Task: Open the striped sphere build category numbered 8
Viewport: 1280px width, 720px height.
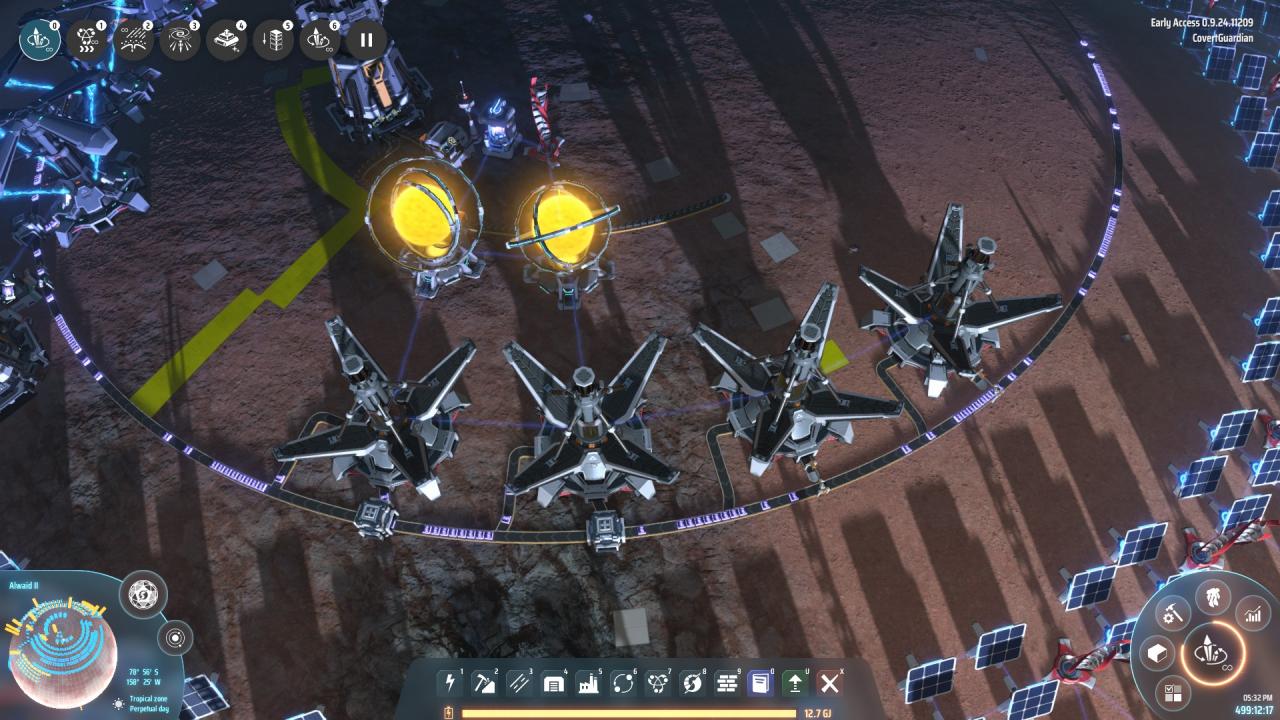Action: coord(692,683)
